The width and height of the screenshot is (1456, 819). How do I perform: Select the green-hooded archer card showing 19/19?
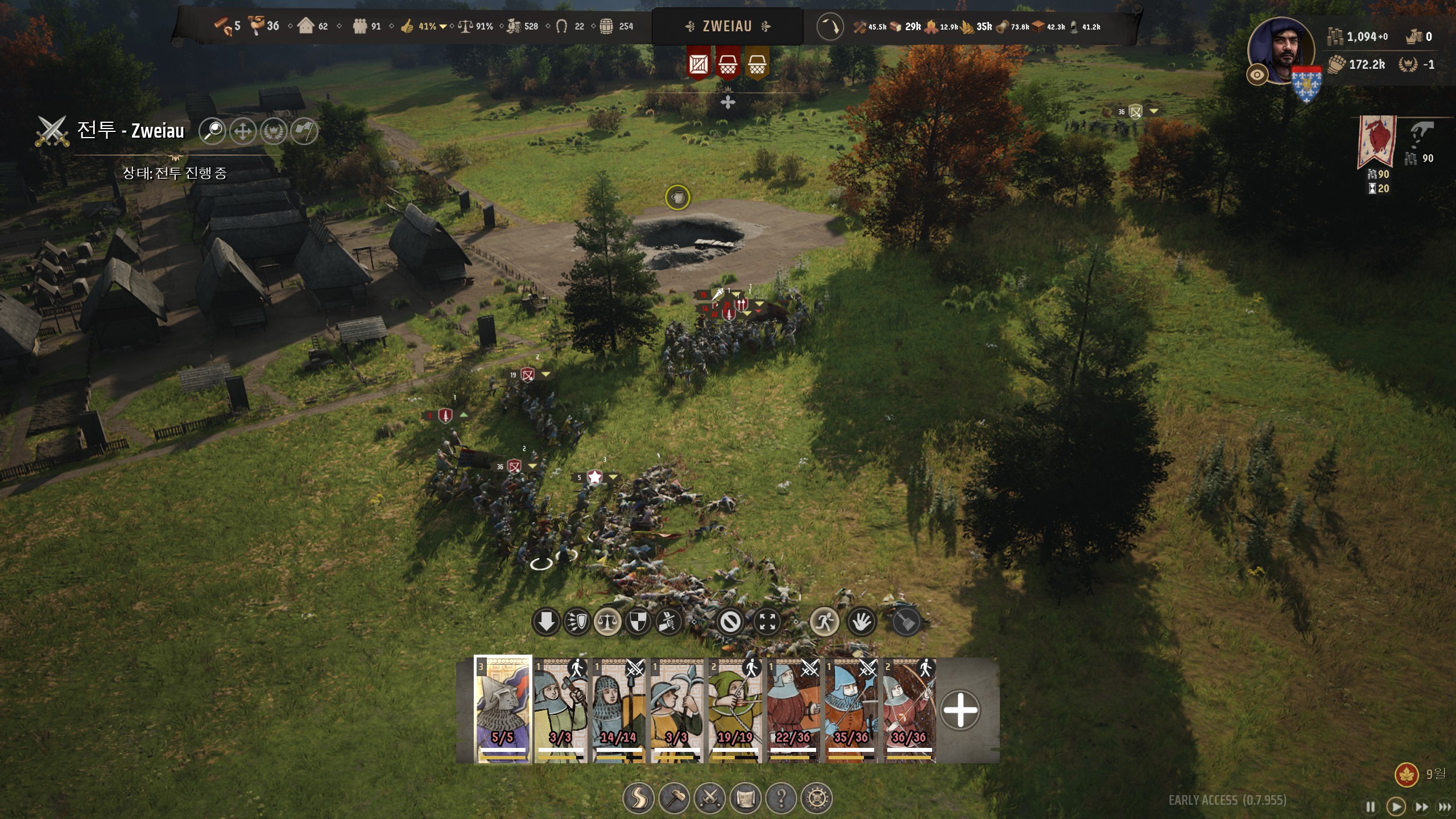tap(735, 710)
